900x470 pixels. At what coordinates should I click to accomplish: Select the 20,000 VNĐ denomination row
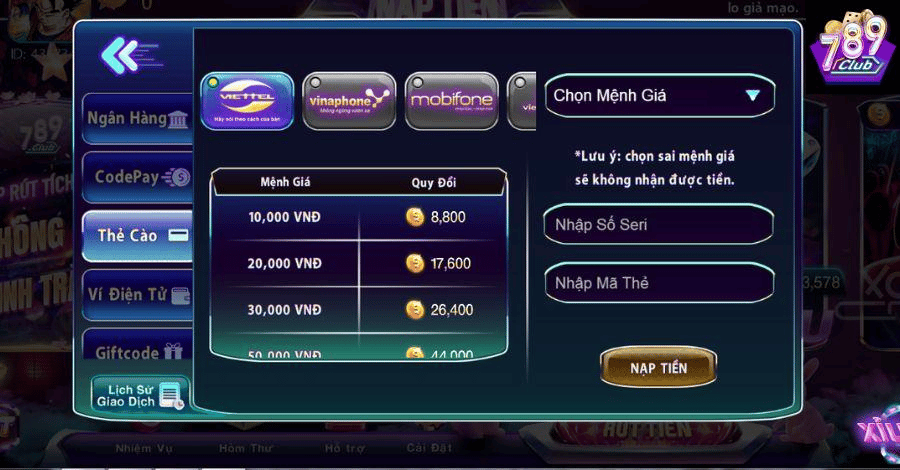357,263
